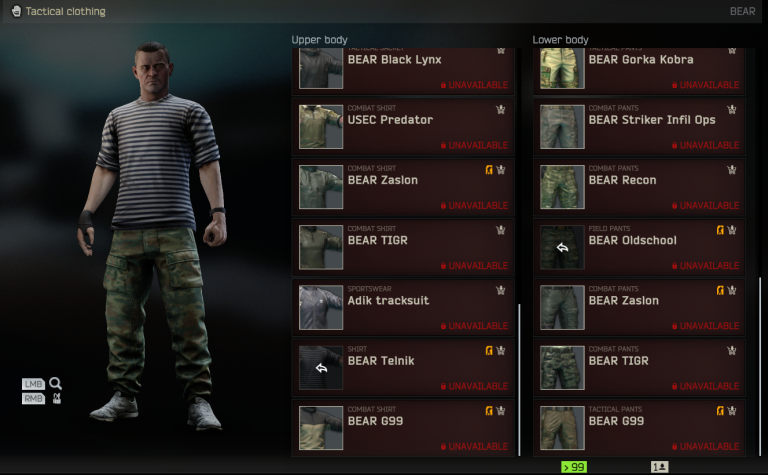This screenshot has width=768, height=475.
Task: Select the BEAR G99 combat shirt
Action: [x=403, y=426]
